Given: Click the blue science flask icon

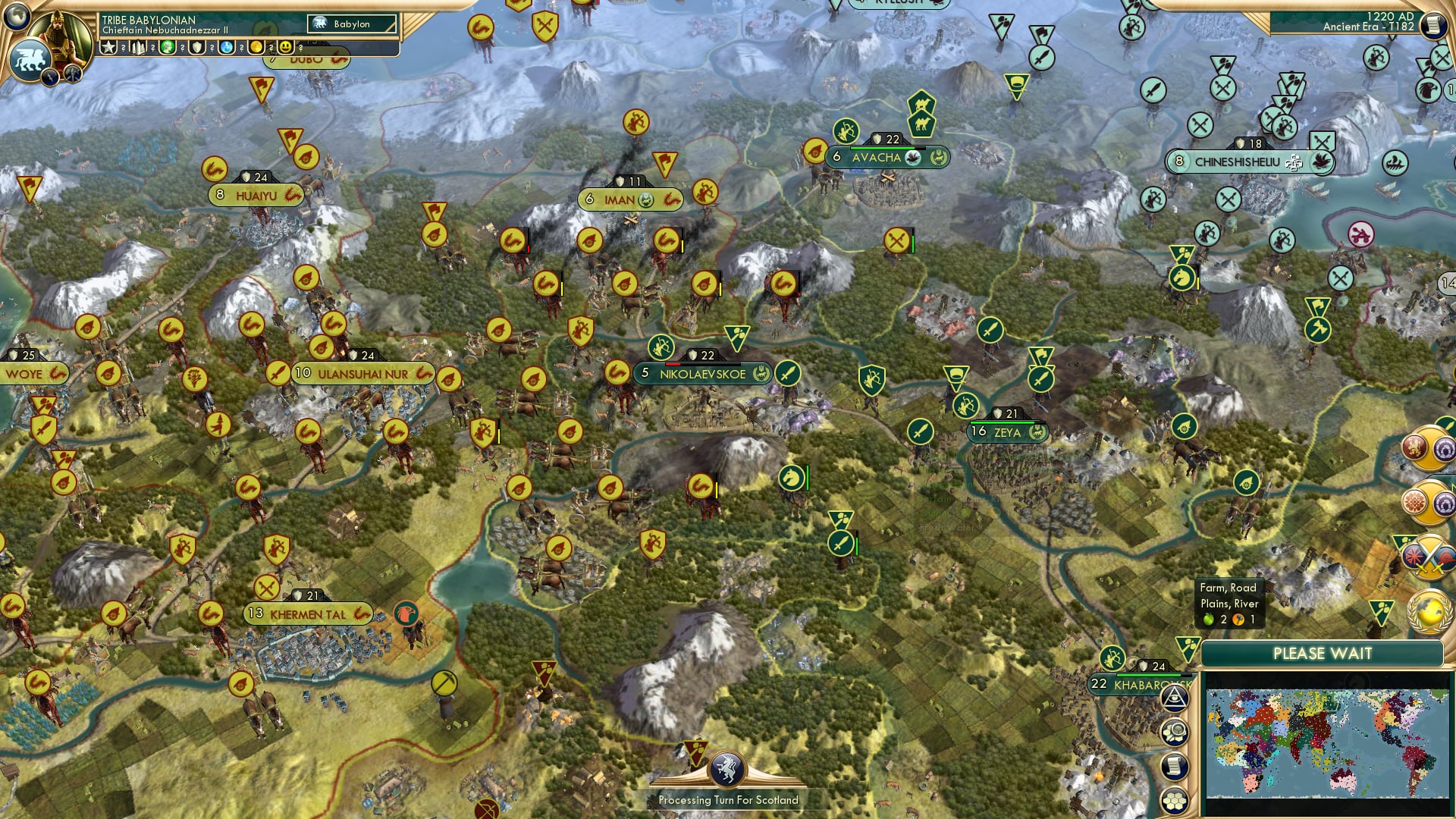Looking at the screenshot, I should click(x=226, y=48).
